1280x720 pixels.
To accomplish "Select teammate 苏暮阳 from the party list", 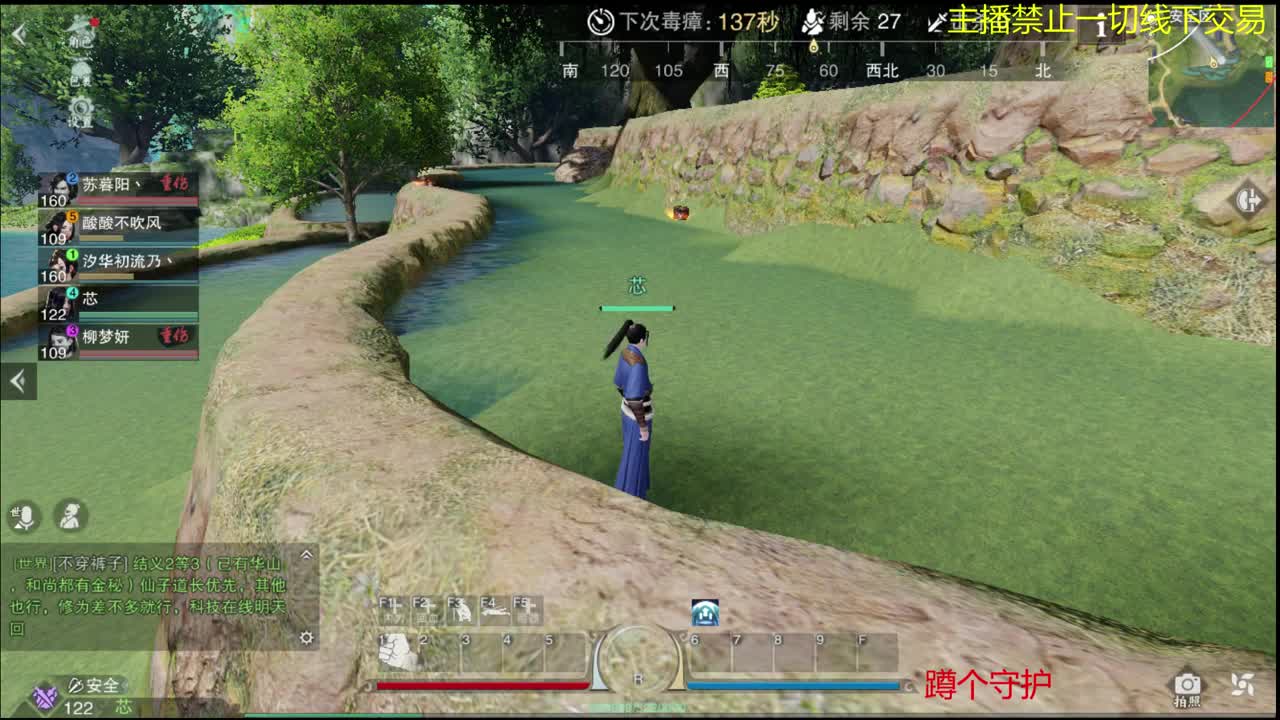I will tap(120, 185).
